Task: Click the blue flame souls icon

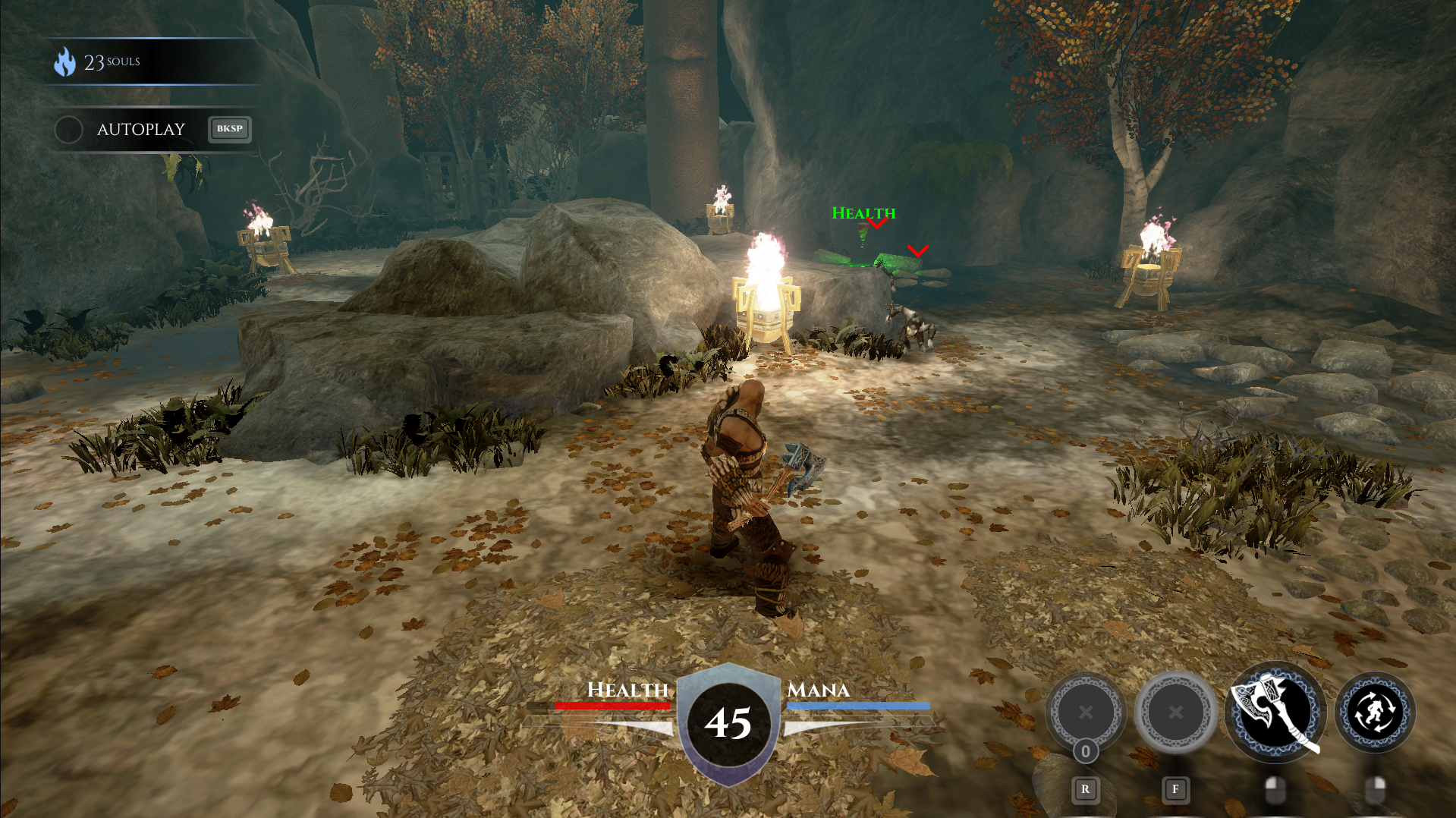Action: [x=64, y=62]
